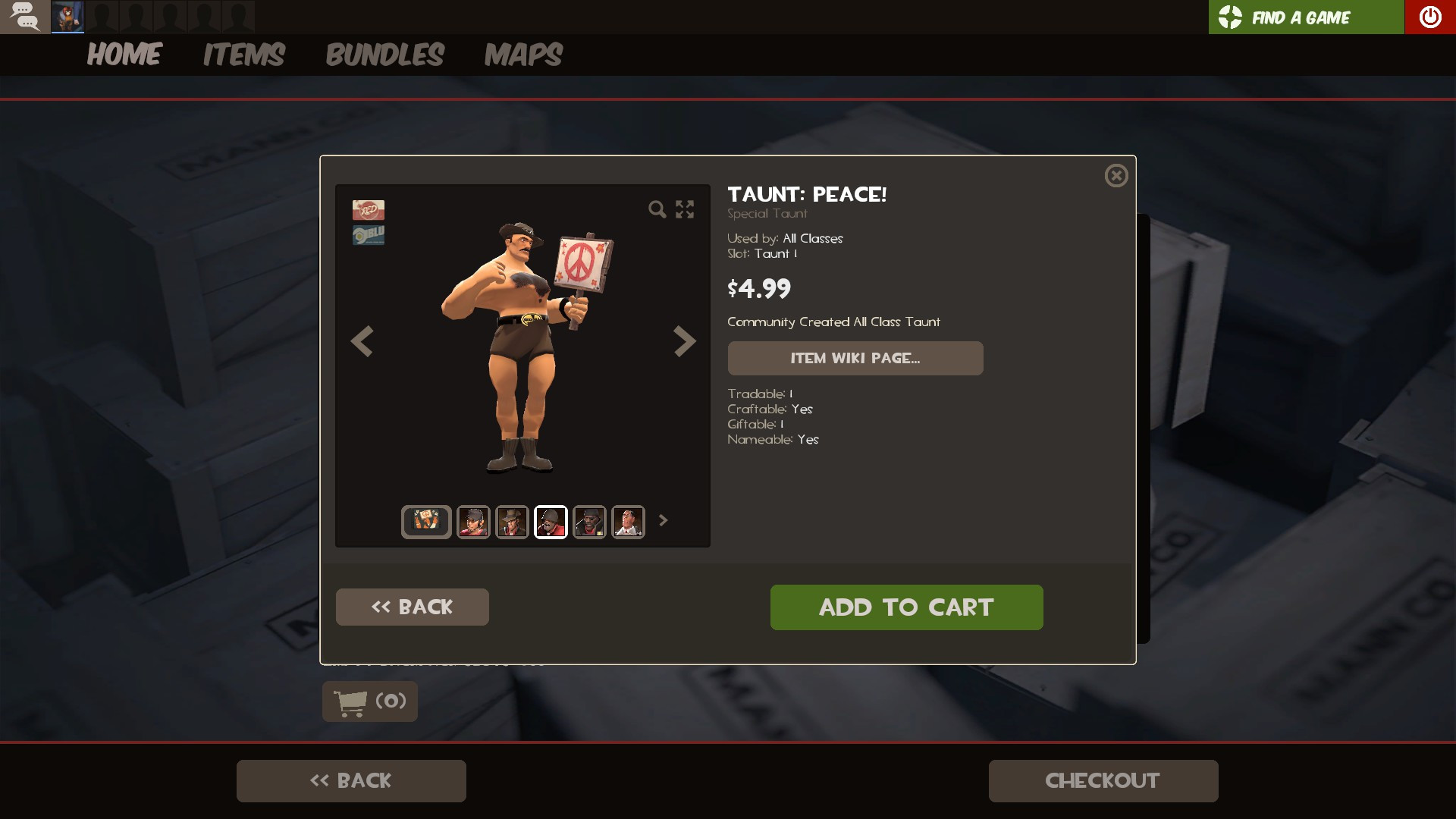The height and width of the screenshot is (819, 1456).
Task: Expand the preview to fullscreen view
Action: coord(685,209)
